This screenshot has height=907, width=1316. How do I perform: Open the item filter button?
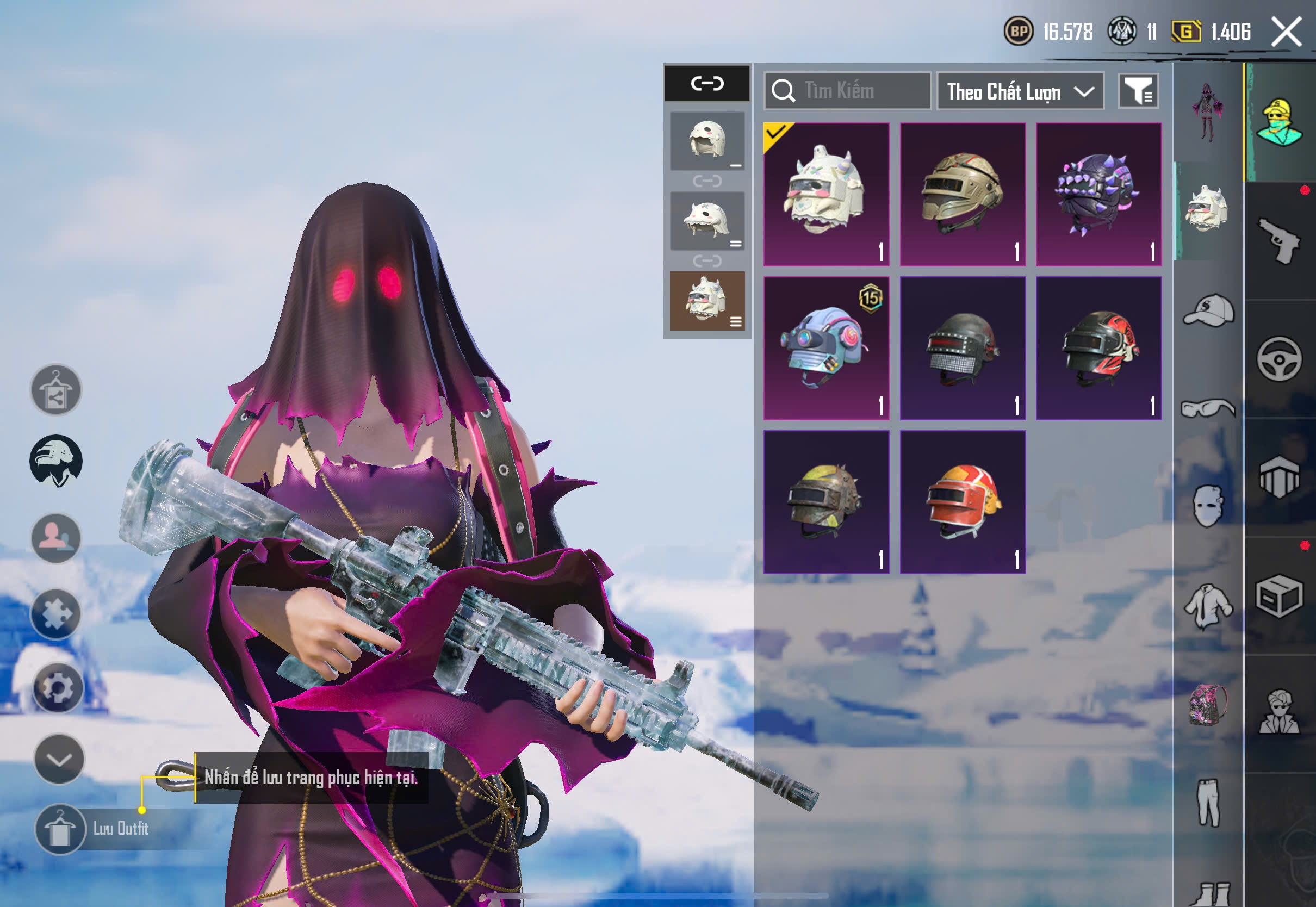pos(1138,91)
